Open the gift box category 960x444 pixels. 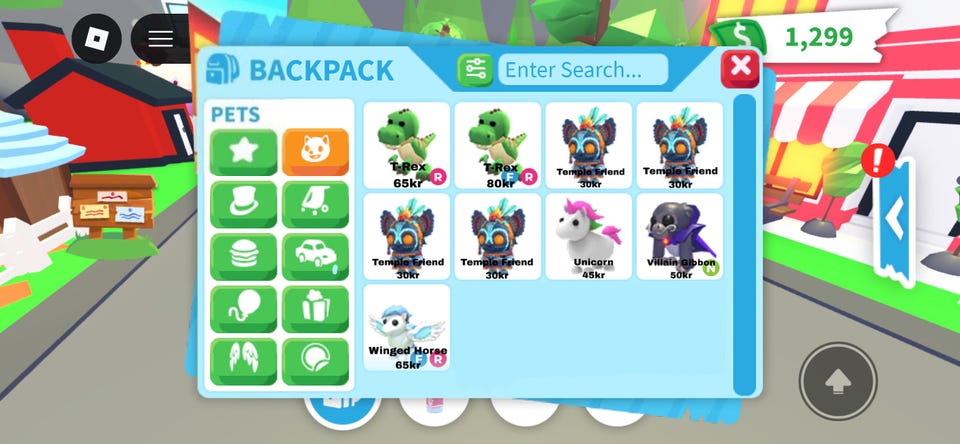[x=315, y=309]
